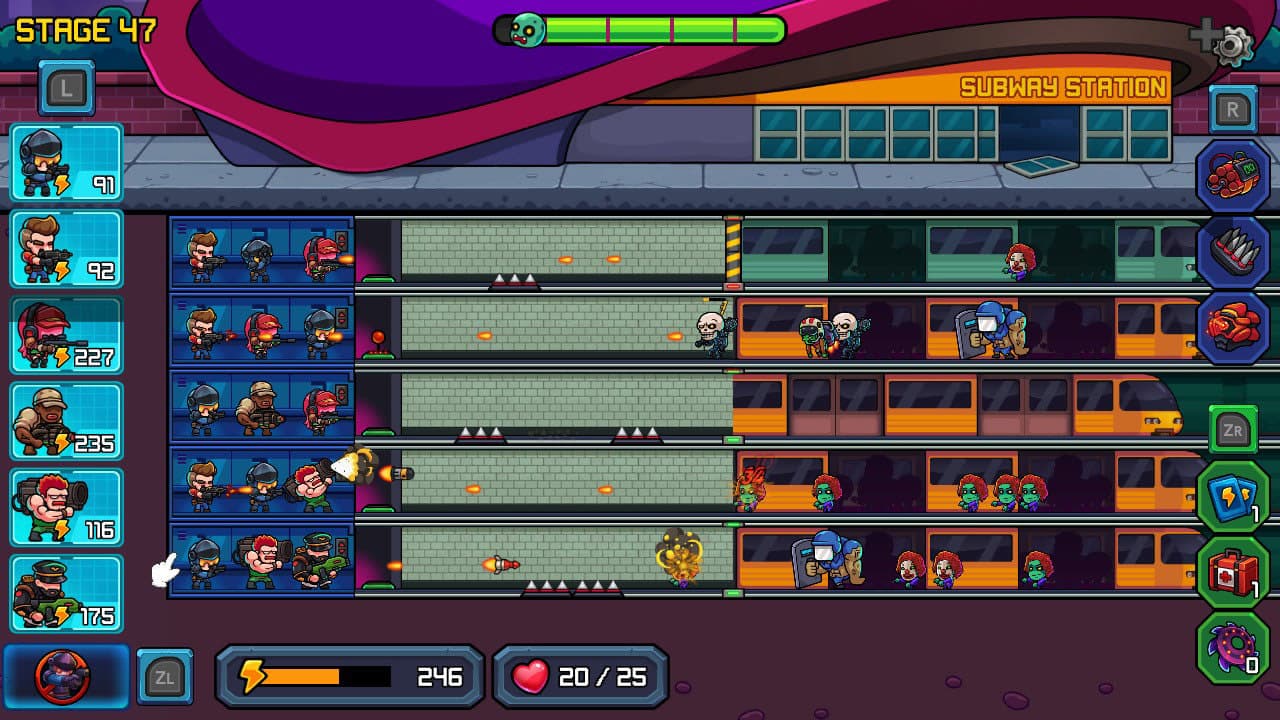Select the spike trap item
1280x720 pixels.
click(x=1233, y=252)
